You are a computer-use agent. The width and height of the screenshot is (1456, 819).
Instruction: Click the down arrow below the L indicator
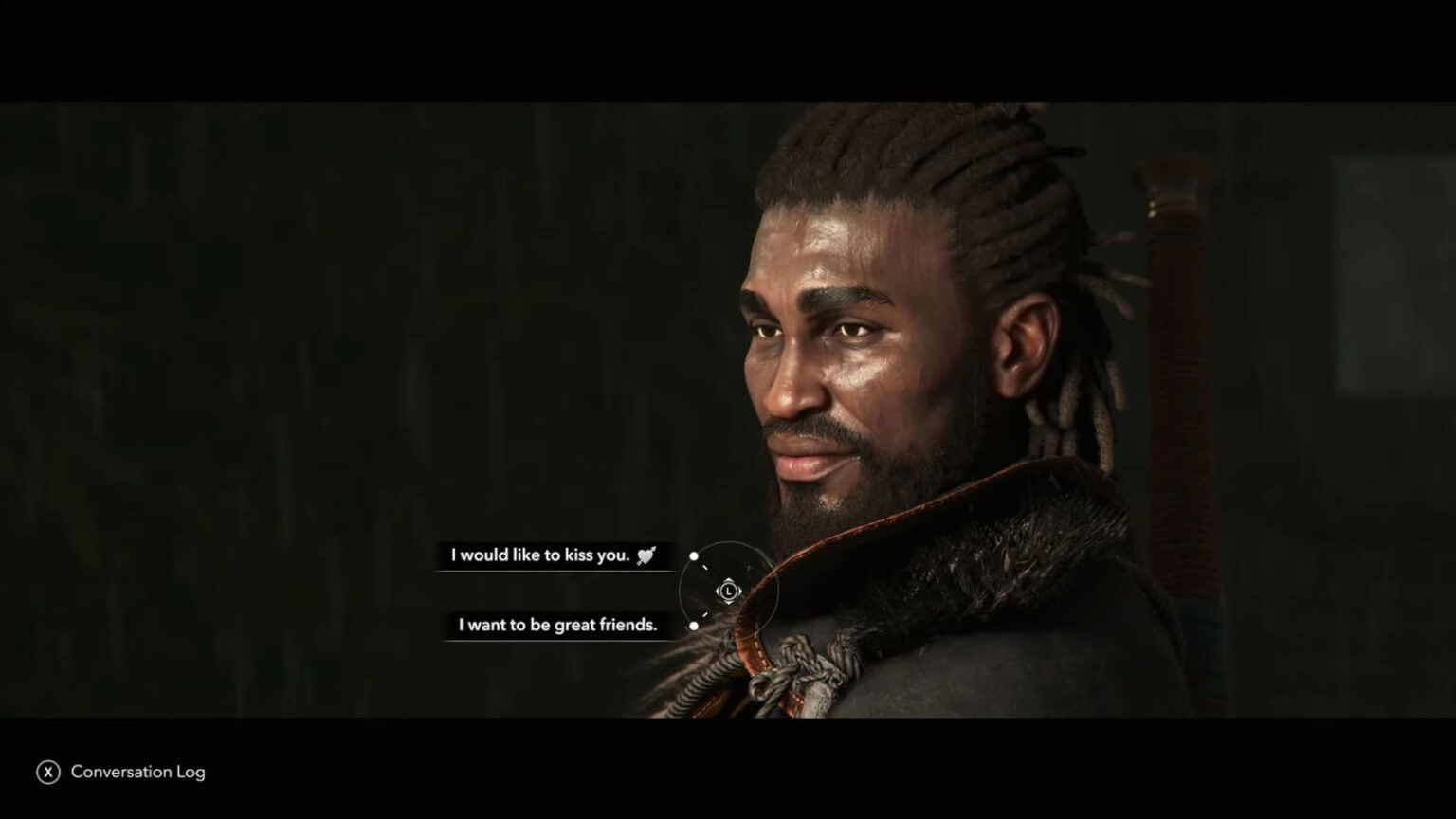(x=729, y=603)
